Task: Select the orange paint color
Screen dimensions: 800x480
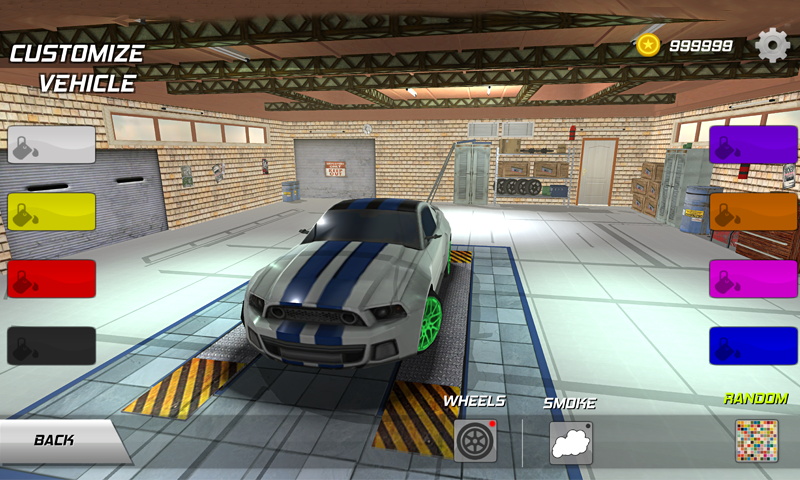Action: 753,212
